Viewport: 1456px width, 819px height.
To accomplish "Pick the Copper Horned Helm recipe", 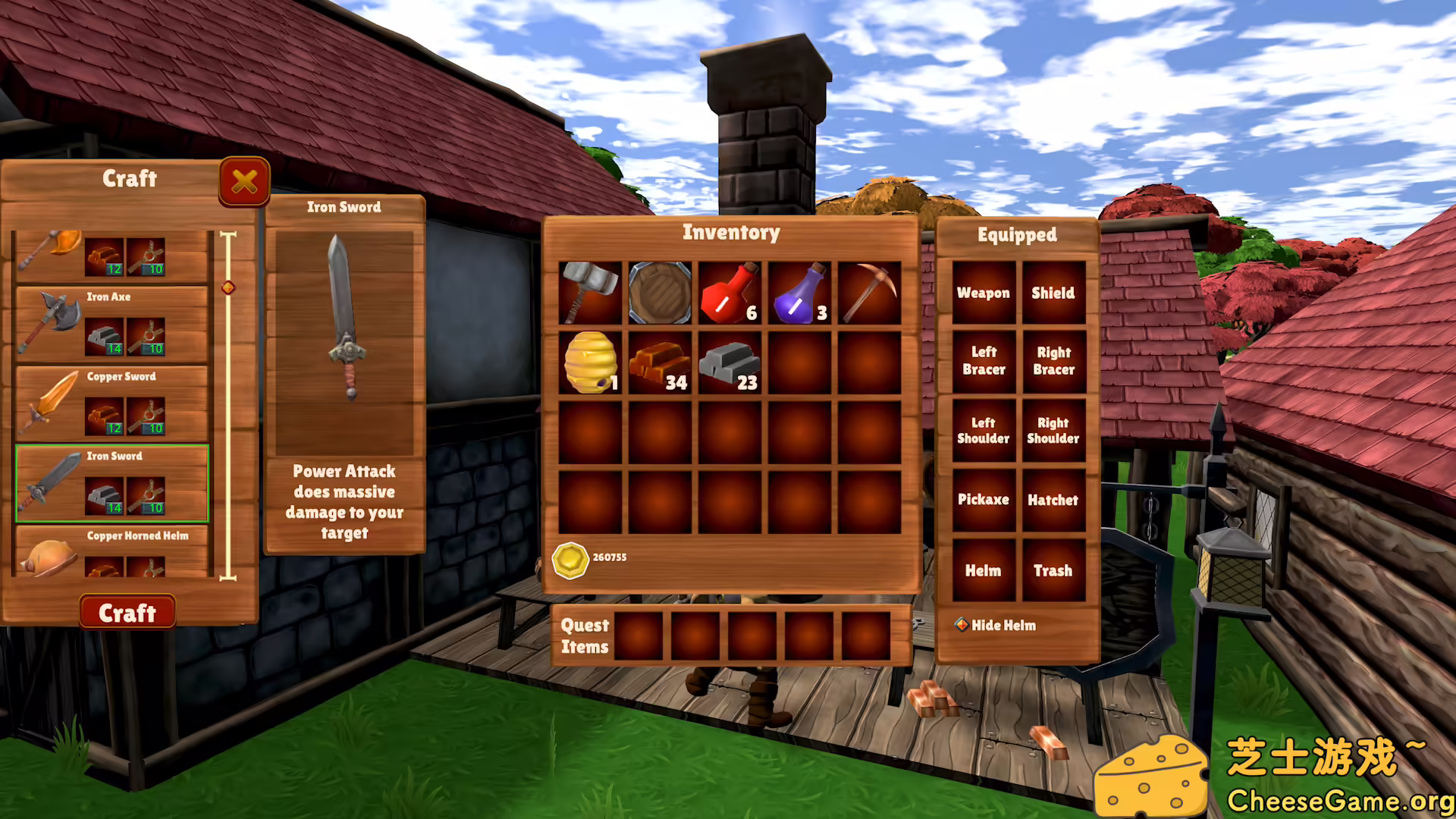I will (111, 552).
